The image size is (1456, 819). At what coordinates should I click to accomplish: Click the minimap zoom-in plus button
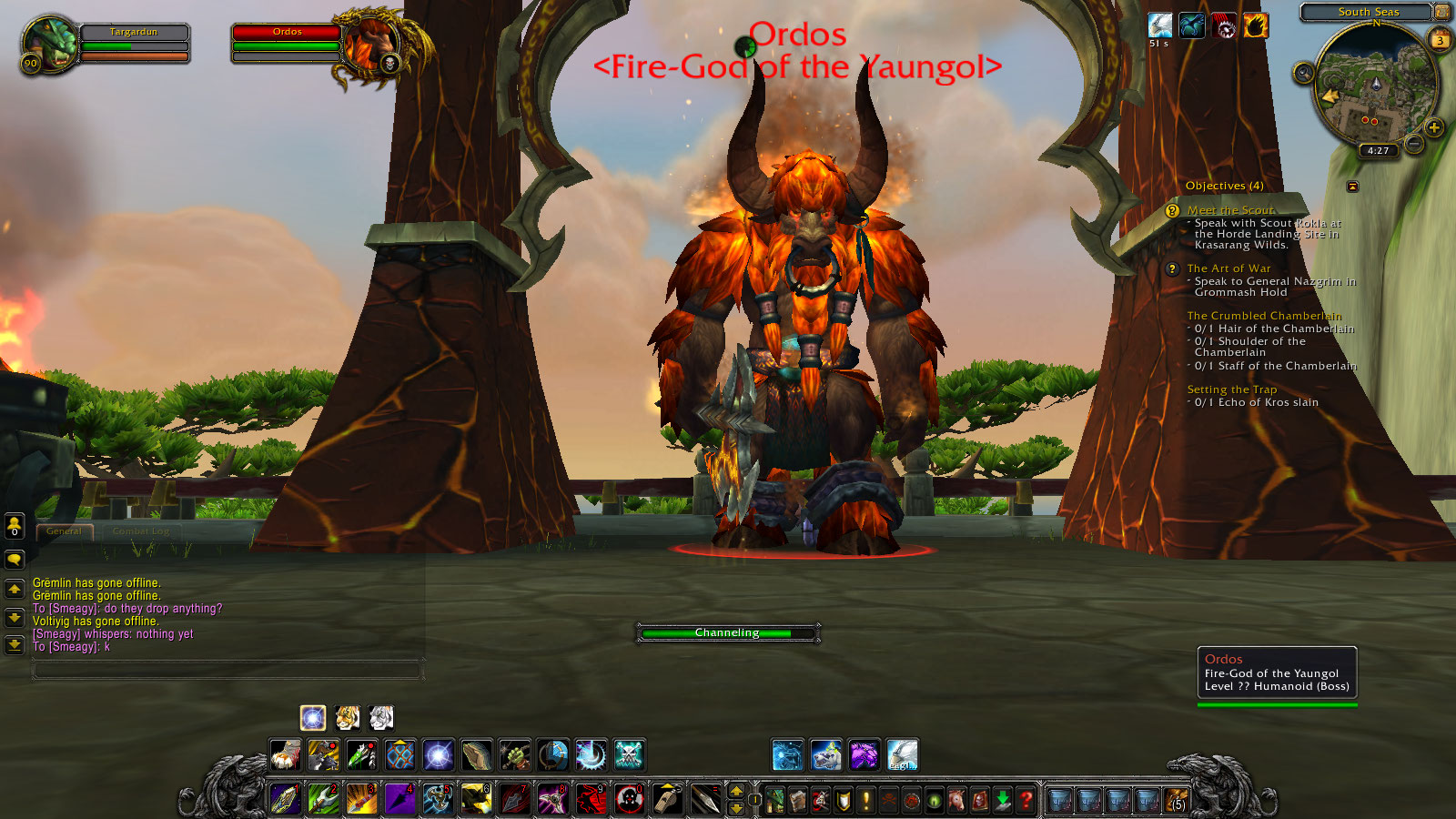1435,127
